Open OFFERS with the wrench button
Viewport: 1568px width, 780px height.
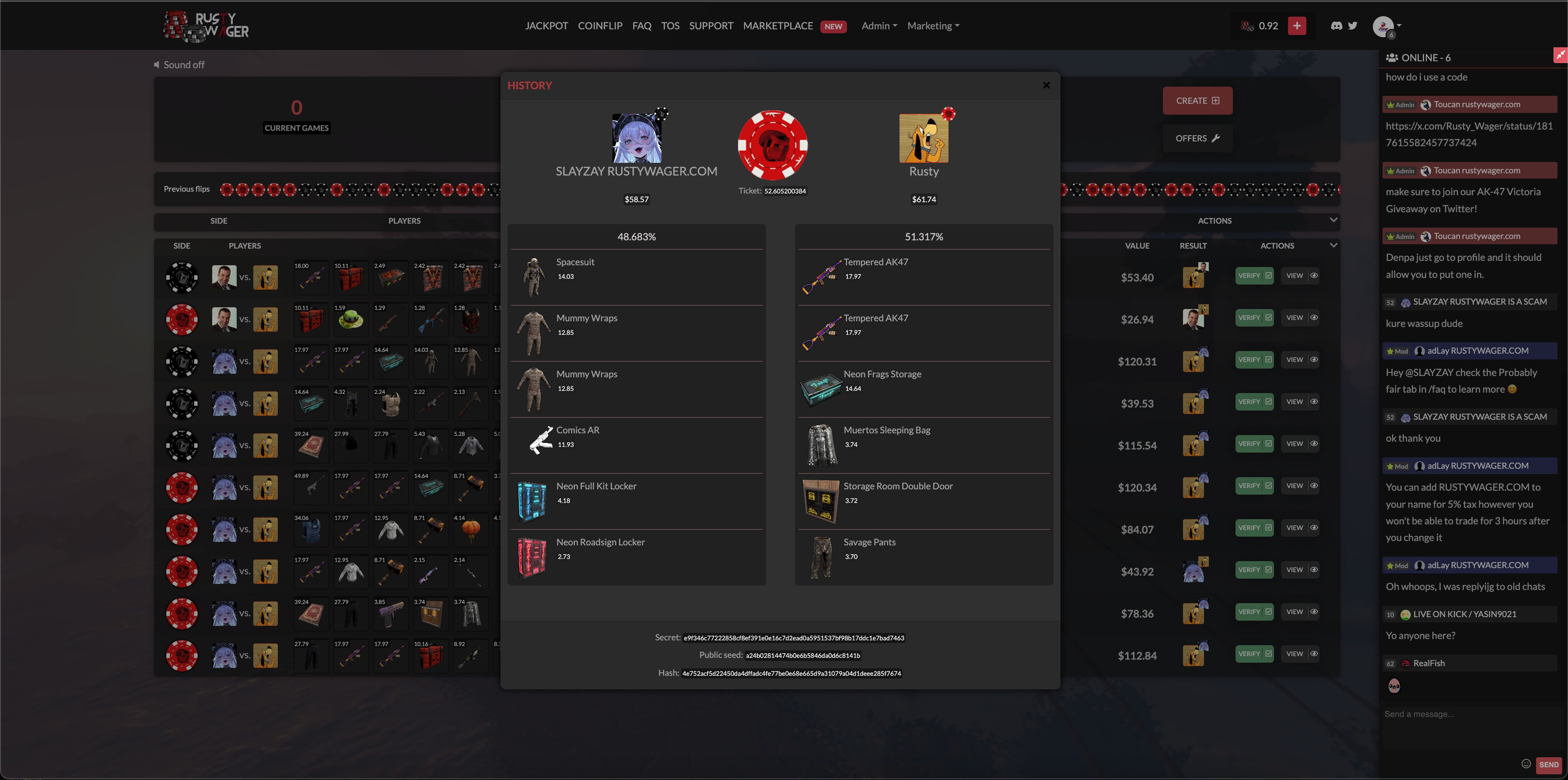(1197, 138)
